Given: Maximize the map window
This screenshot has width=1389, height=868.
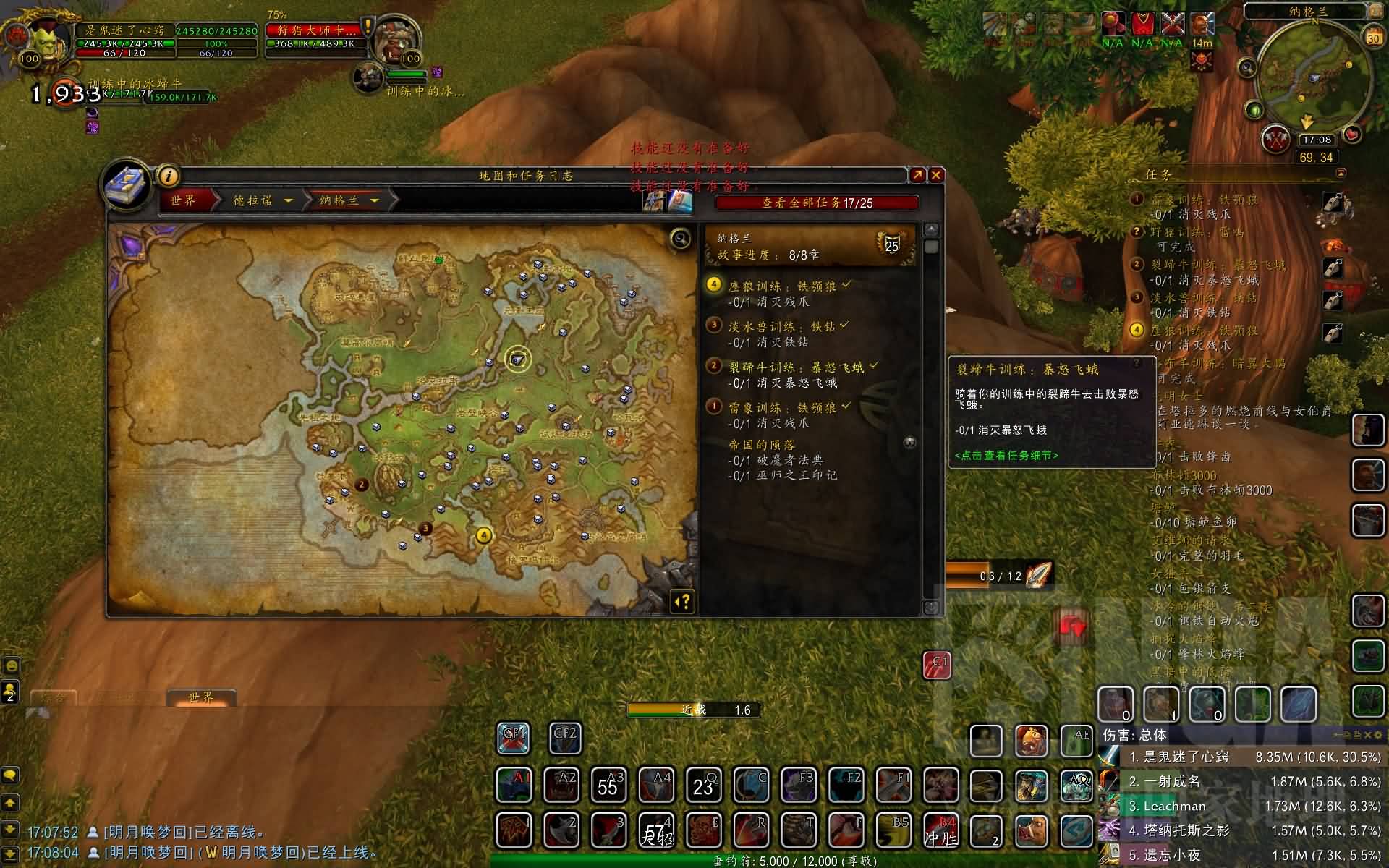Looking at the screenshot, I should coord(917,175).
